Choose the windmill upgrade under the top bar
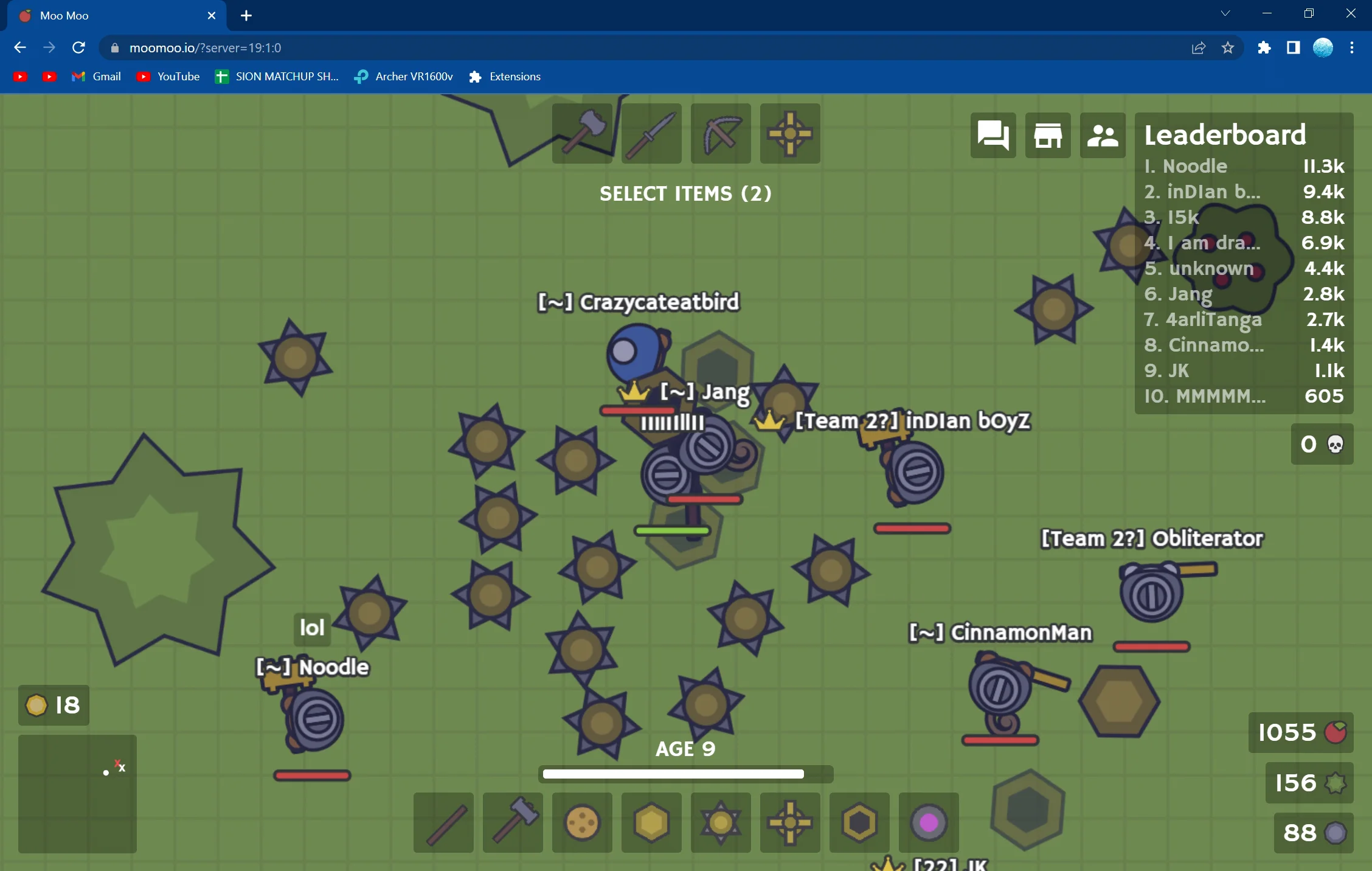Image resolution: width=1372 pixels, height=871 pixels. [790, 133]
